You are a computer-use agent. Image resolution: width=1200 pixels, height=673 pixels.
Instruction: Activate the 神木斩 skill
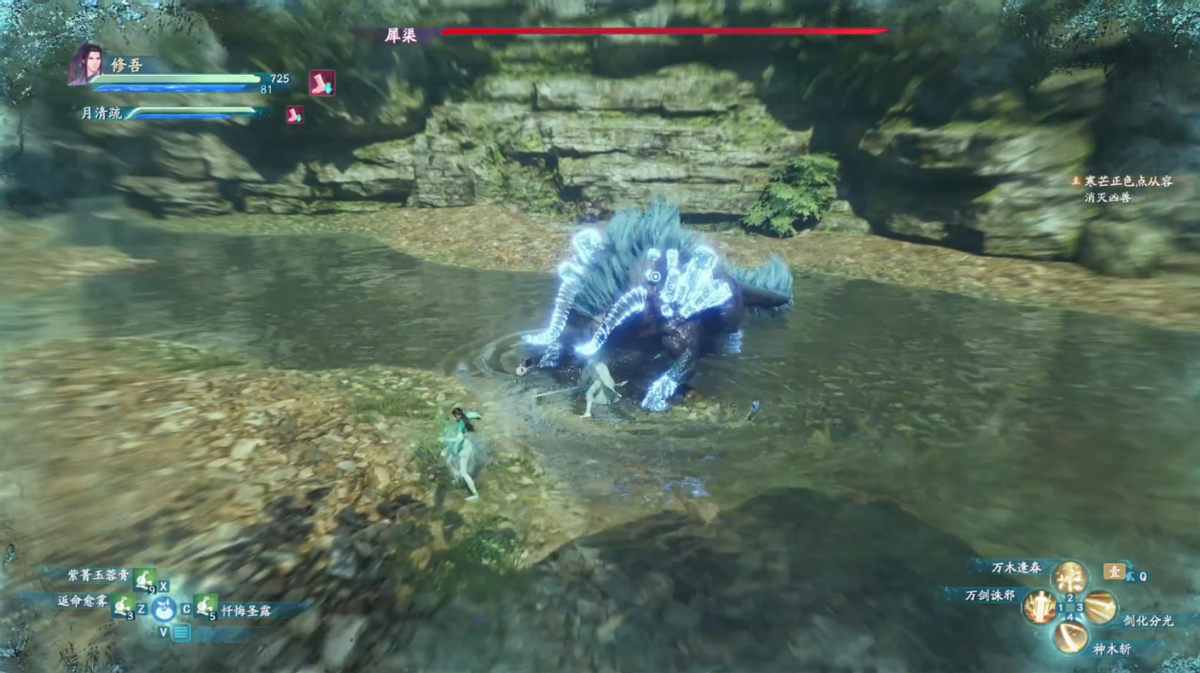1070,636
